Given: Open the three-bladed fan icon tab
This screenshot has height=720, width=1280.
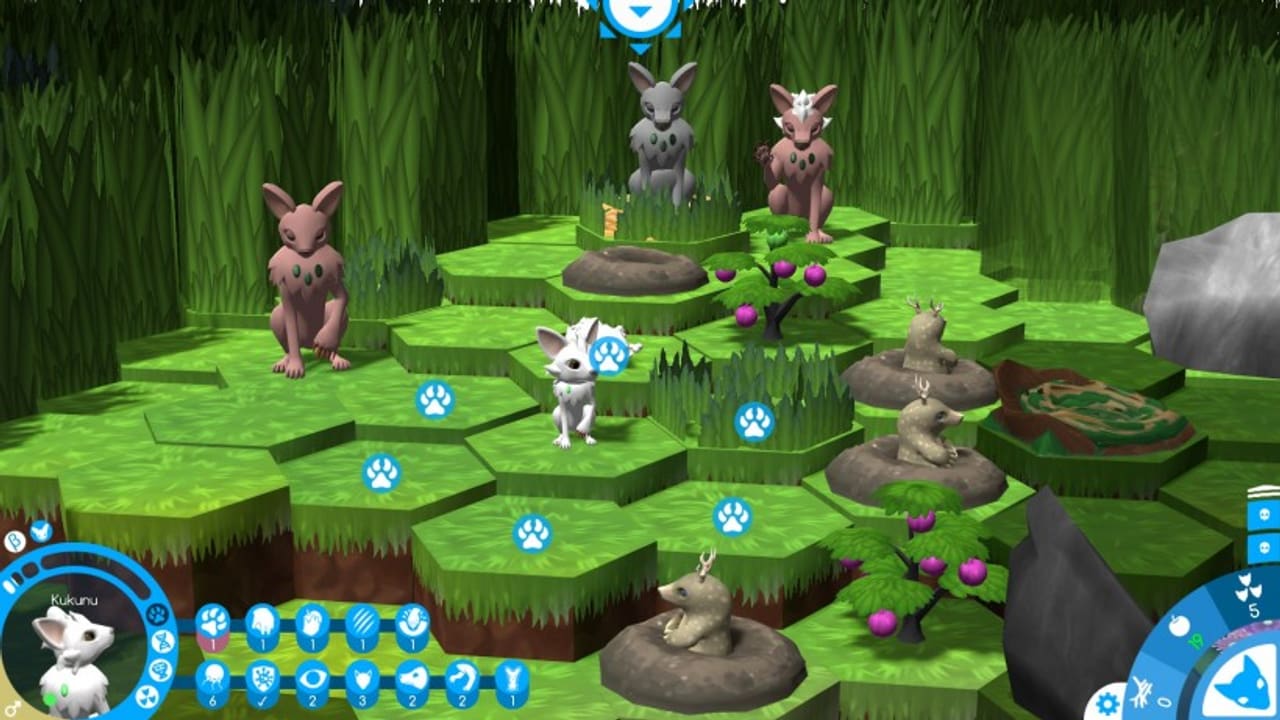Looking at the screenshot, I should 146,696.
